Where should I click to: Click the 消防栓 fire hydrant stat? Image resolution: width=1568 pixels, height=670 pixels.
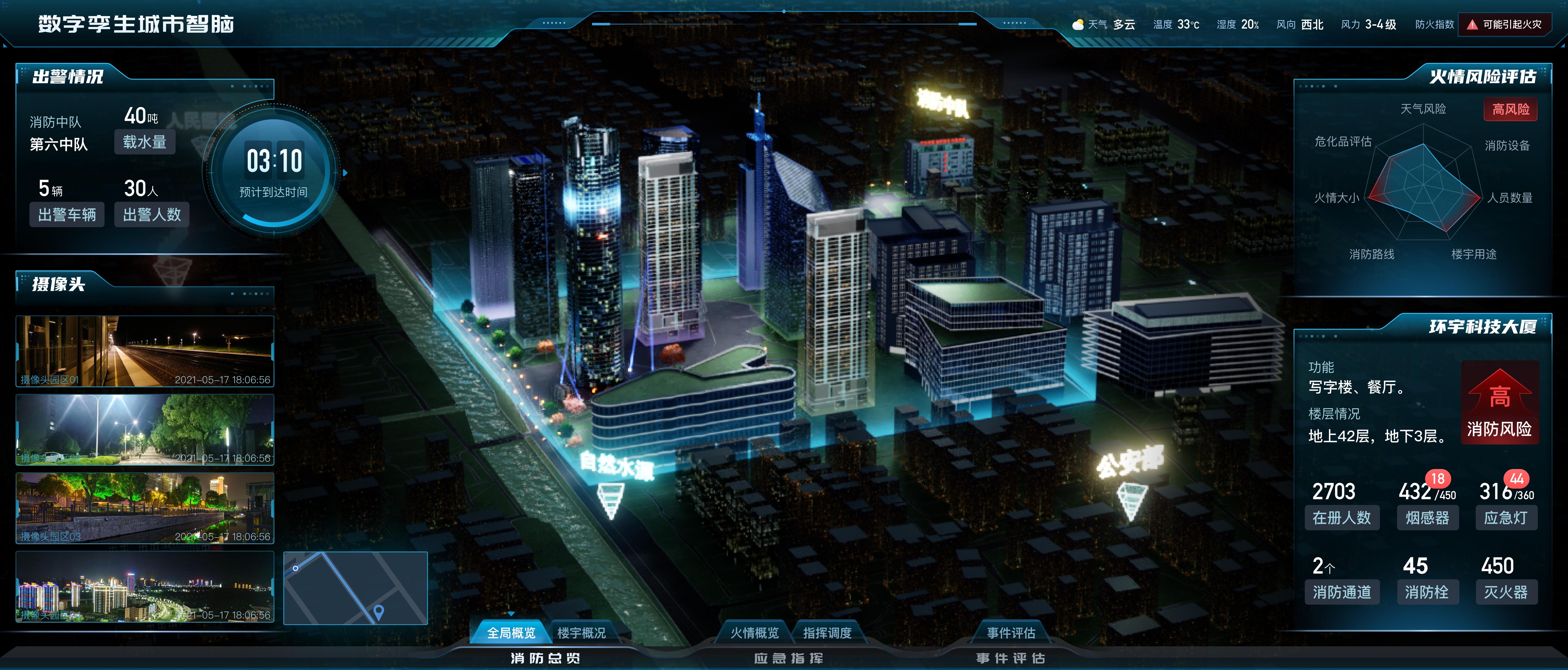(1426, 592)
